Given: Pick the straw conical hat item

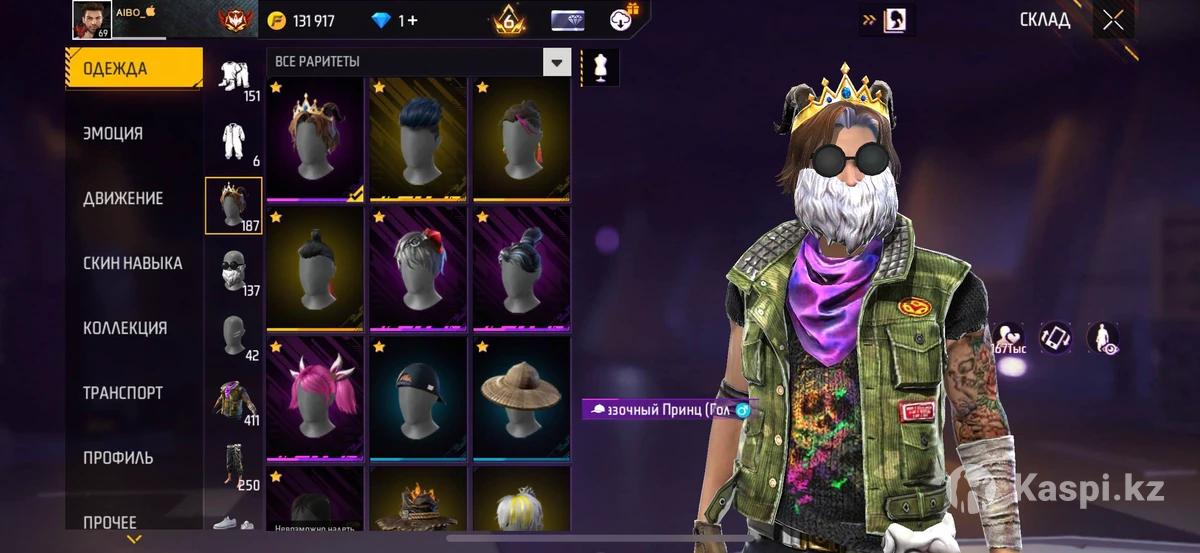Looking at the screenshot, I should tap(520, 400).
